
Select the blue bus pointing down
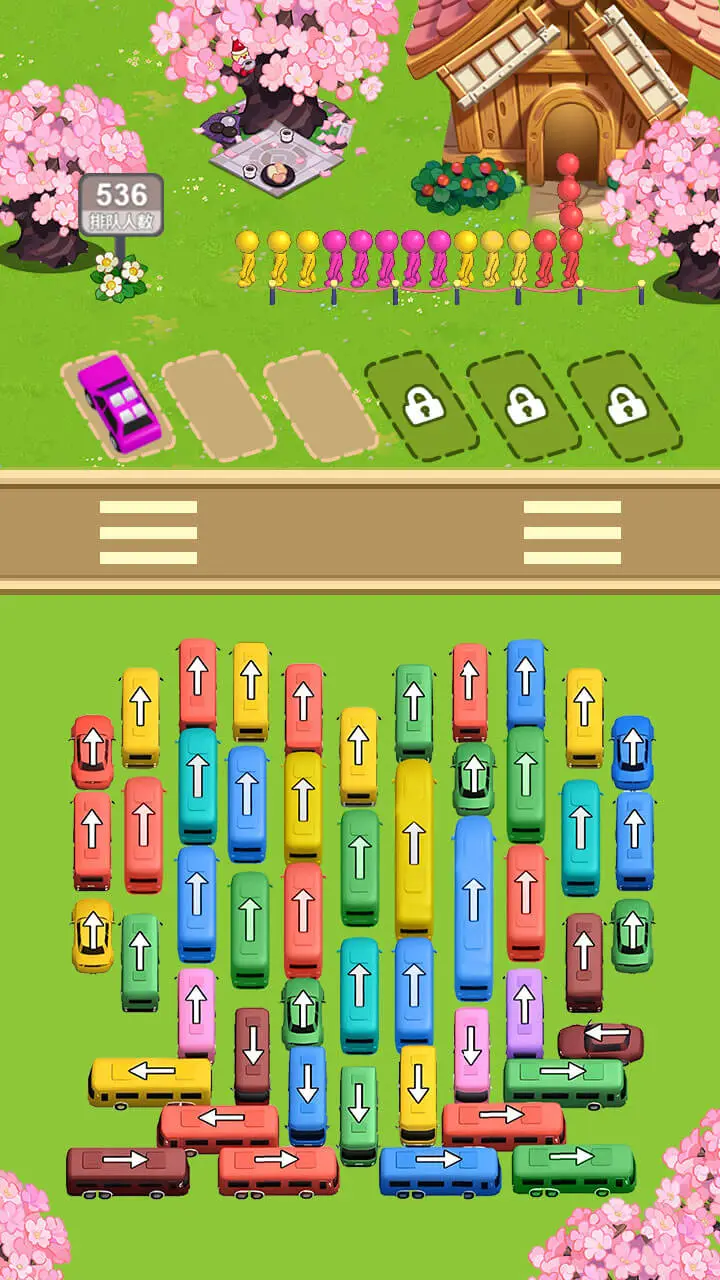pos(308,1094)
